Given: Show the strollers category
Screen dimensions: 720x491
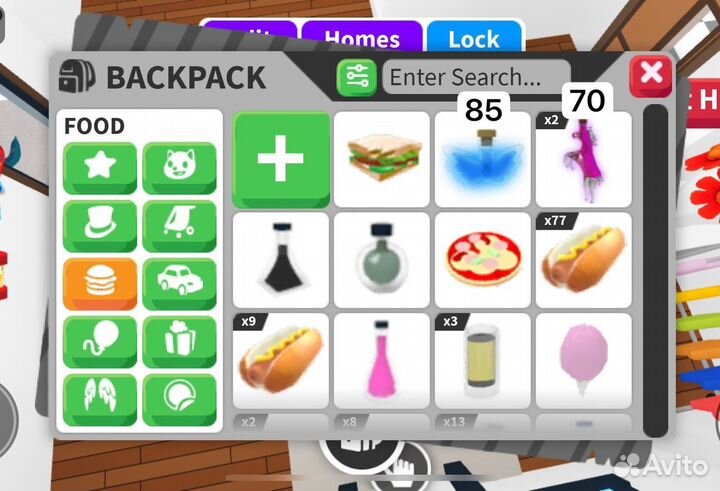Looking at the screenshot, I should point(179,226).
